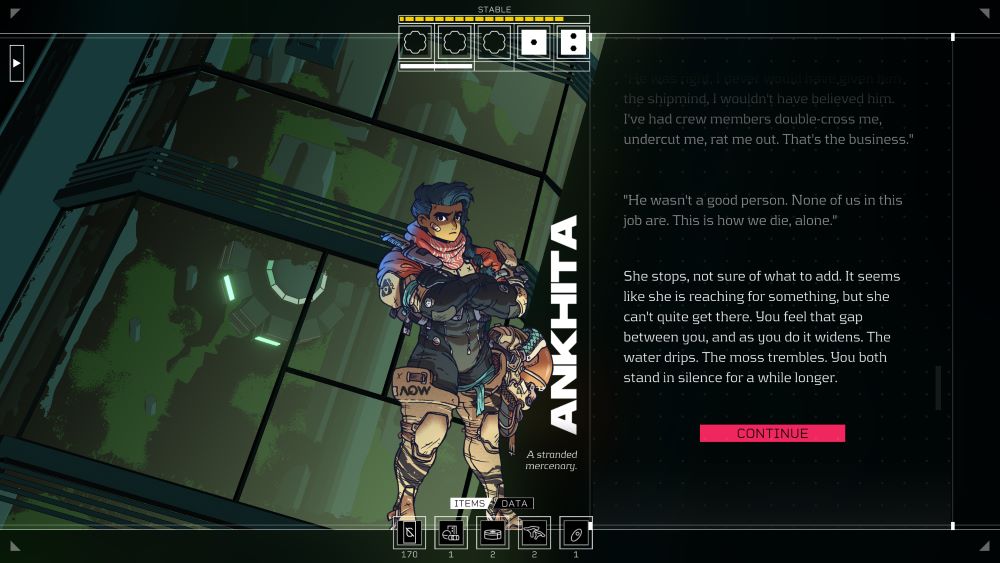
Task: Expand the side panel arrow button
Action: (16, 63)
